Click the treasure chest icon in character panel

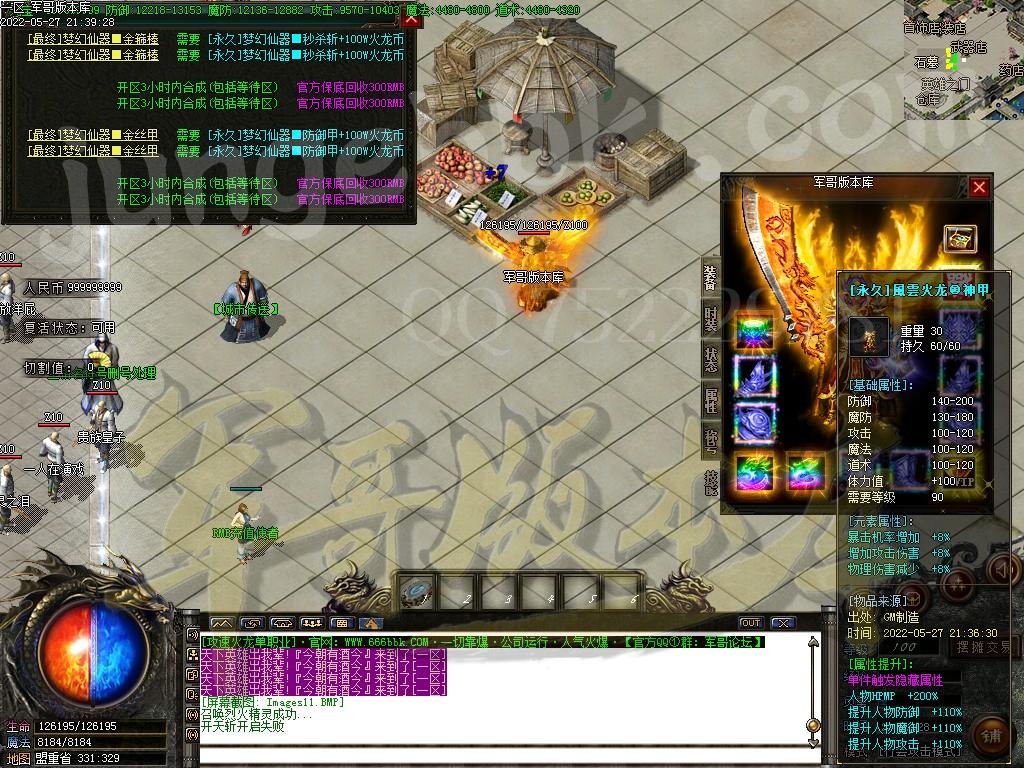959,238
